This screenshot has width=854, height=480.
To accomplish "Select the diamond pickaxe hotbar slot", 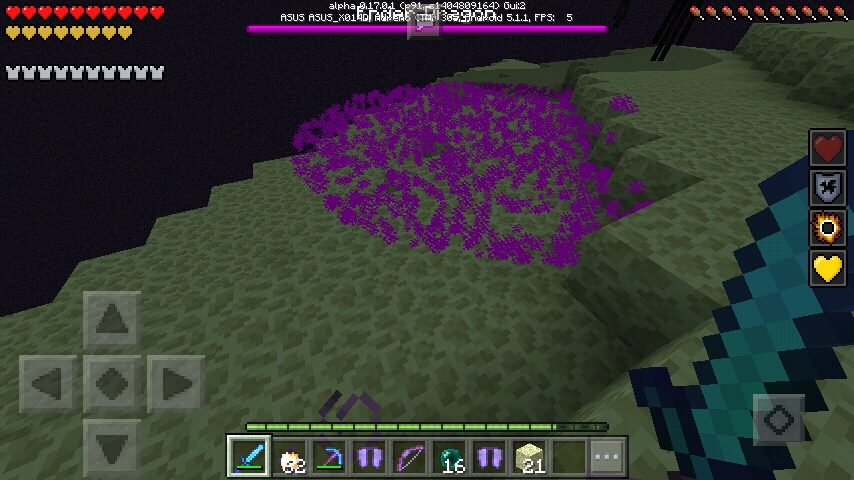I will tap(329, 457).
